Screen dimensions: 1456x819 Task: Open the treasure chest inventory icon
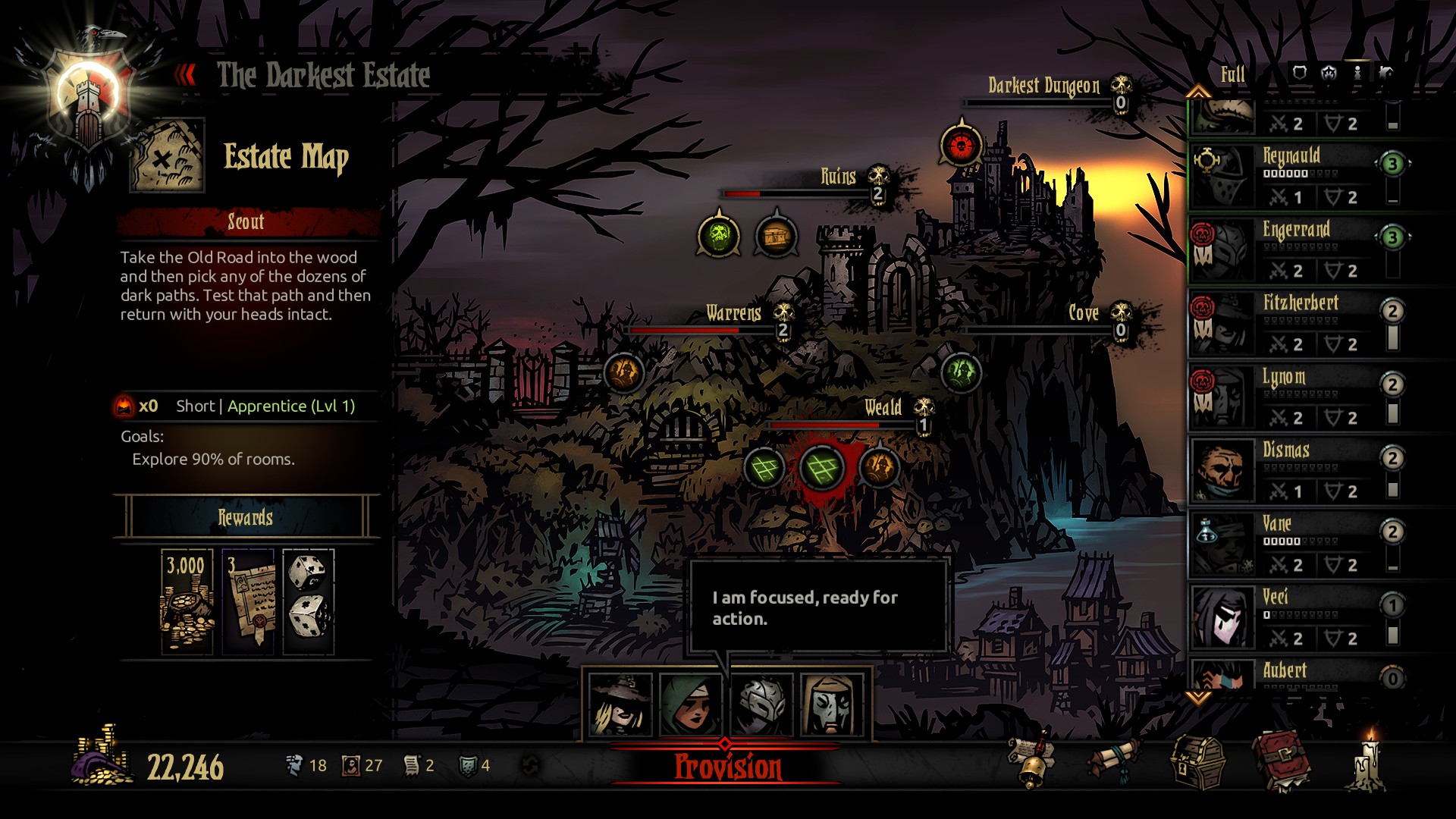point(1197,764)
